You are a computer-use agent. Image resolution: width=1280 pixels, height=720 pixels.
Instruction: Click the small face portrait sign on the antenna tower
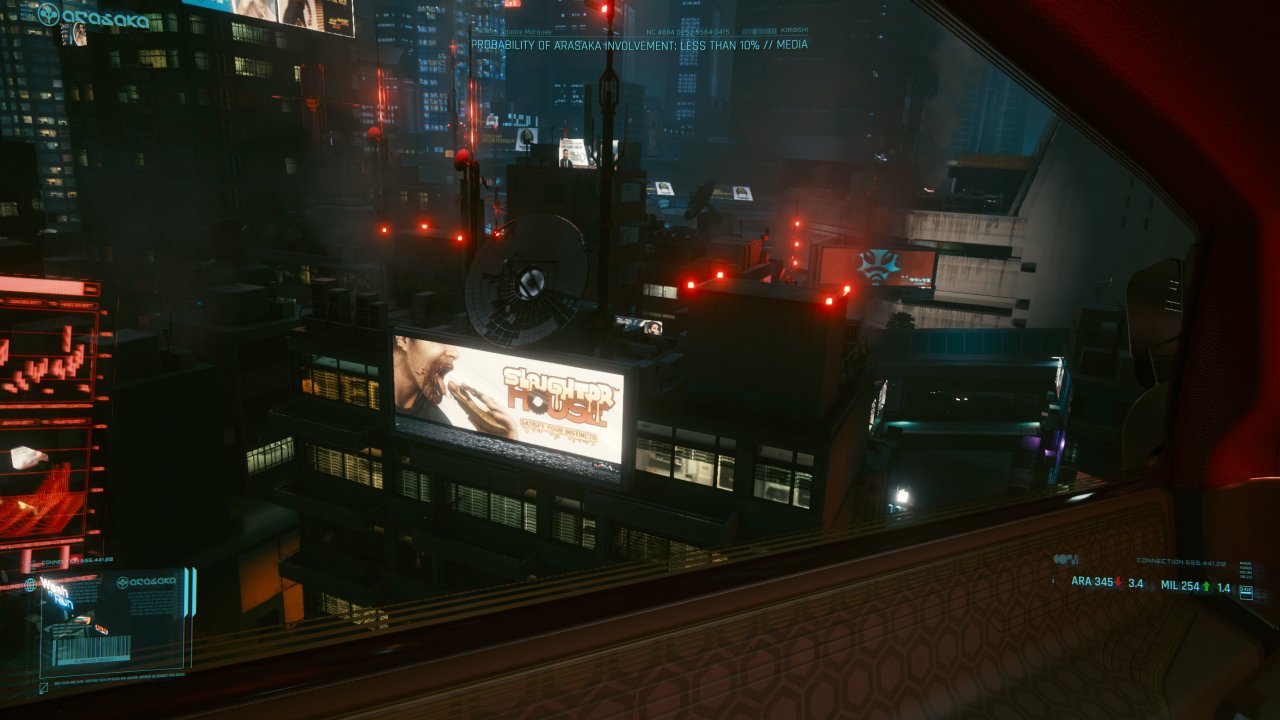point(566,159)
